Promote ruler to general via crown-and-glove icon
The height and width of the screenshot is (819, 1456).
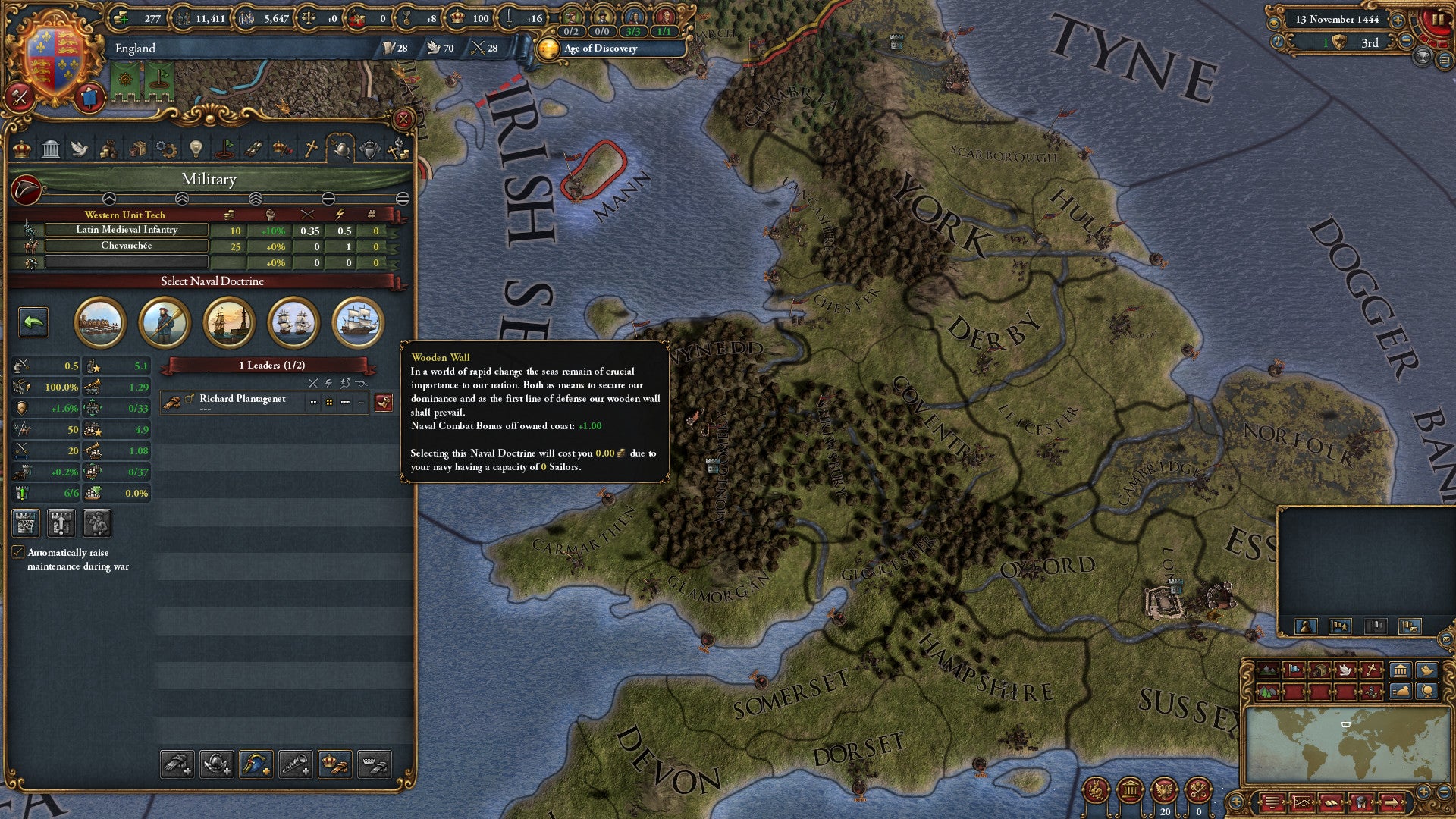334,764
